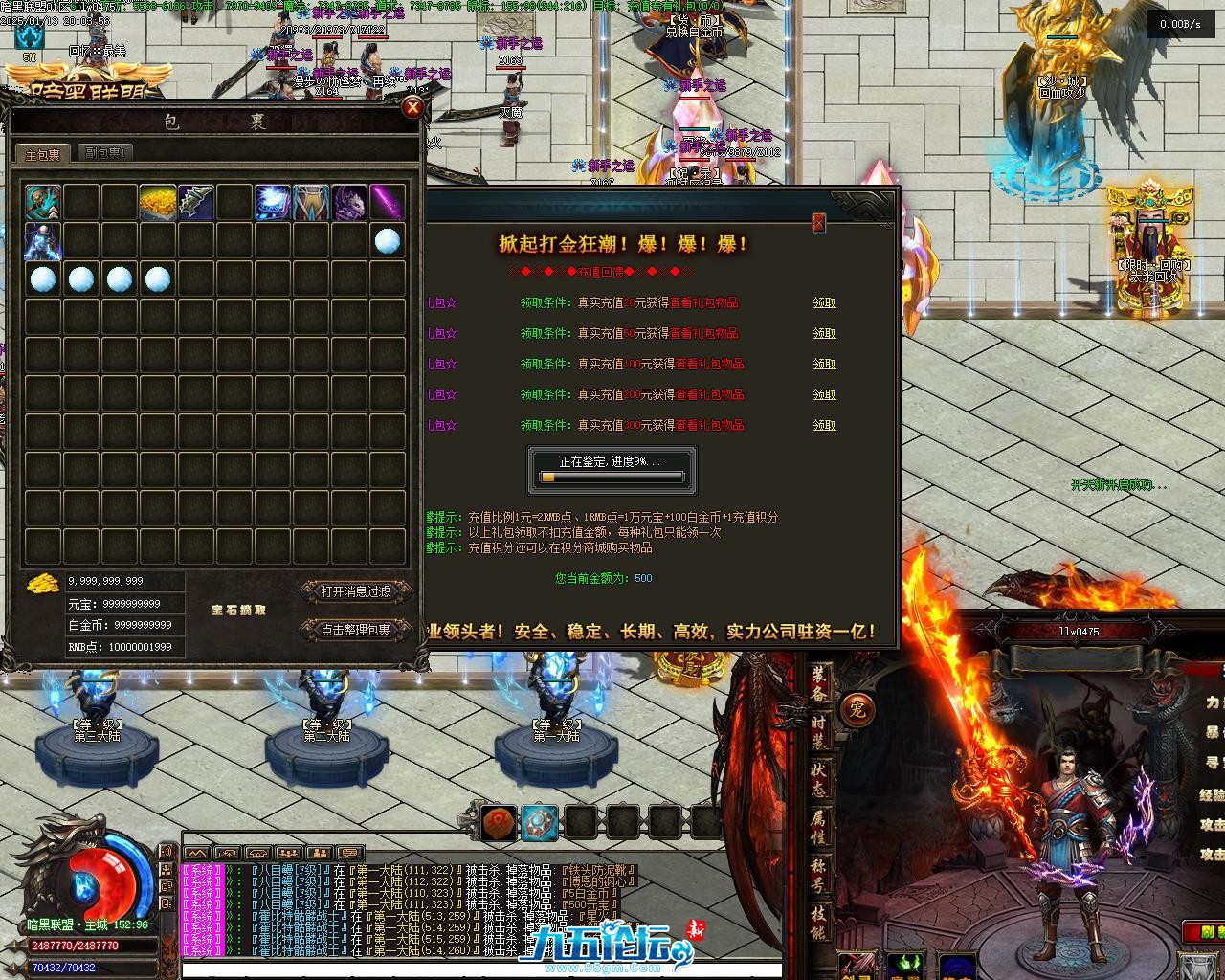Viewport: 1225px width, 980px height.
Task: Switch to the 副包裹1 tab
Action: click(x=105, y=152)
